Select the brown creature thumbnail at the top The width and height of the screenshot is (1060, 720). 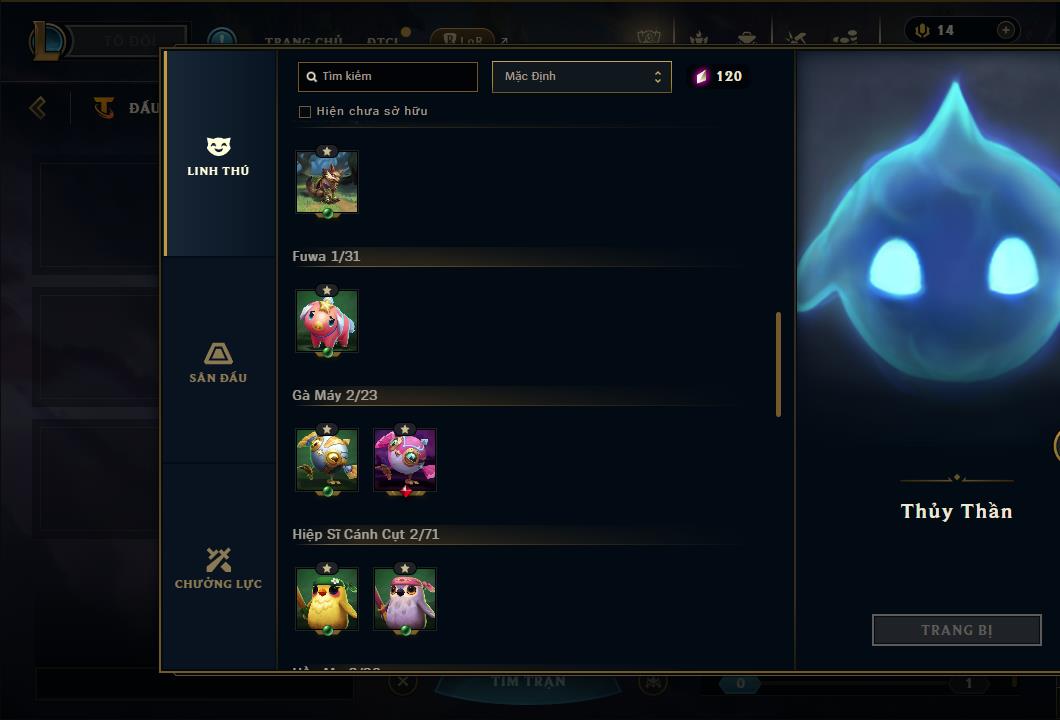coord(327,182)
